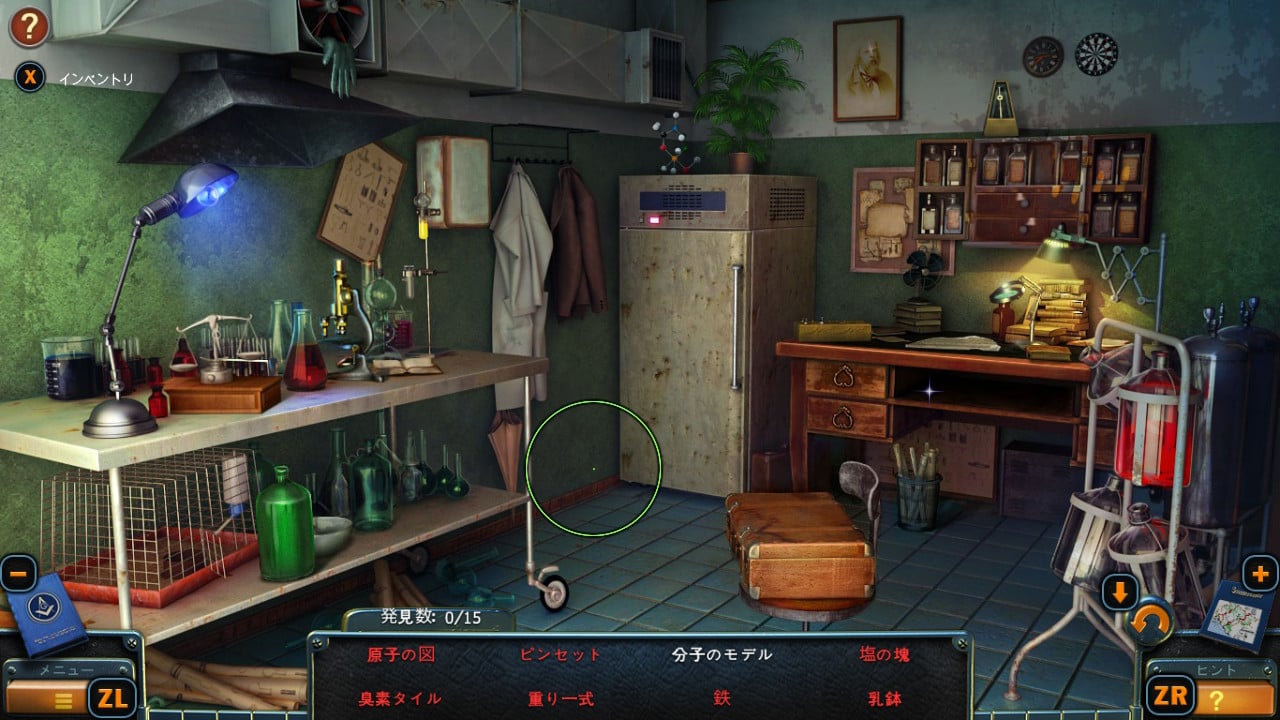
Task: Click the orange circular return arrow
Action: pyautogui.click(x=1153, y=624)
